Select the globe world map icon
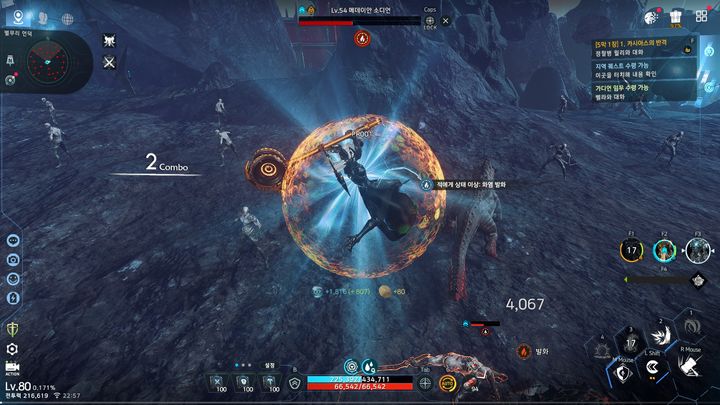 tap(68, 18)
